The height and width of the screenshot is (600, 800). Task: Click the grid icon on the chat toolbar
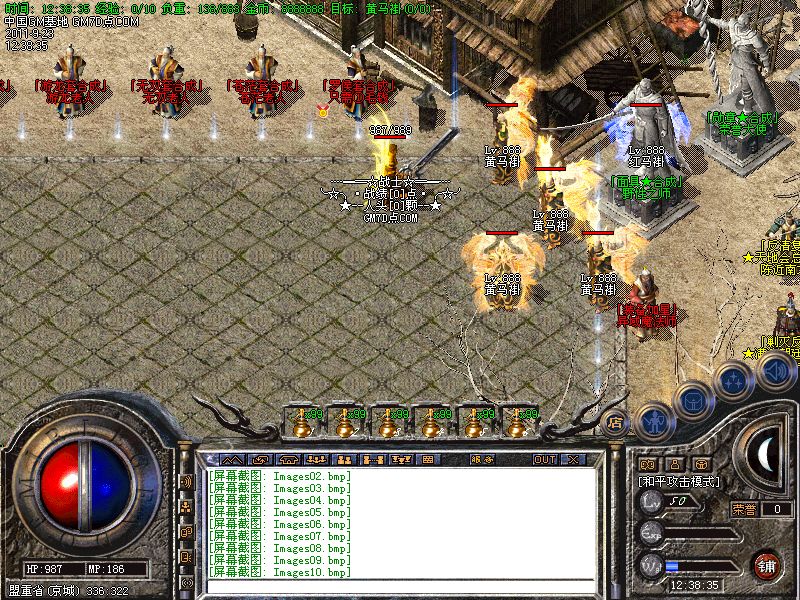(427, 459)
